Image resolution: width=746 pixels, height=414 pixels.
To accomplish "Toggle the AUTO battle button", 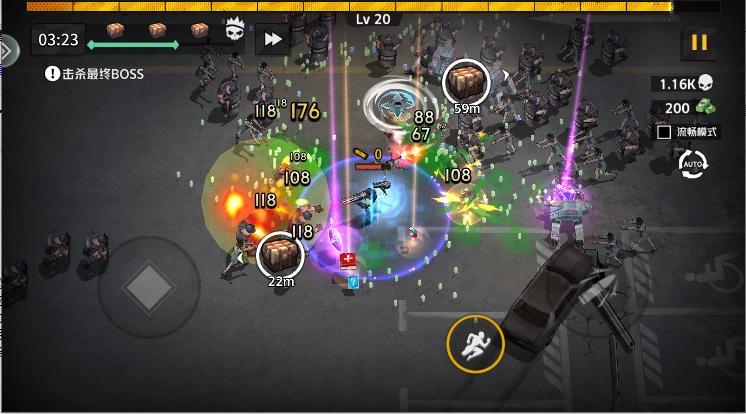I will click(692, 166).
